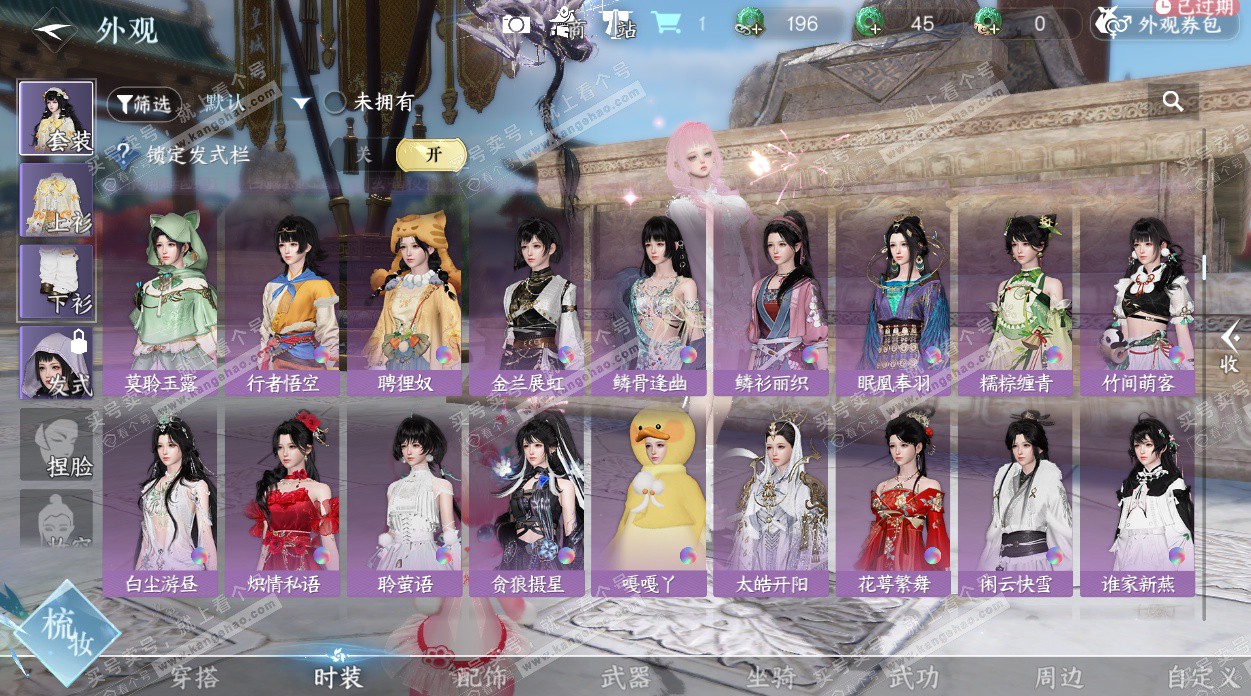1251x696 pixels.
Task: Collapse the panel with 收 arrow
Action: 1229,348
